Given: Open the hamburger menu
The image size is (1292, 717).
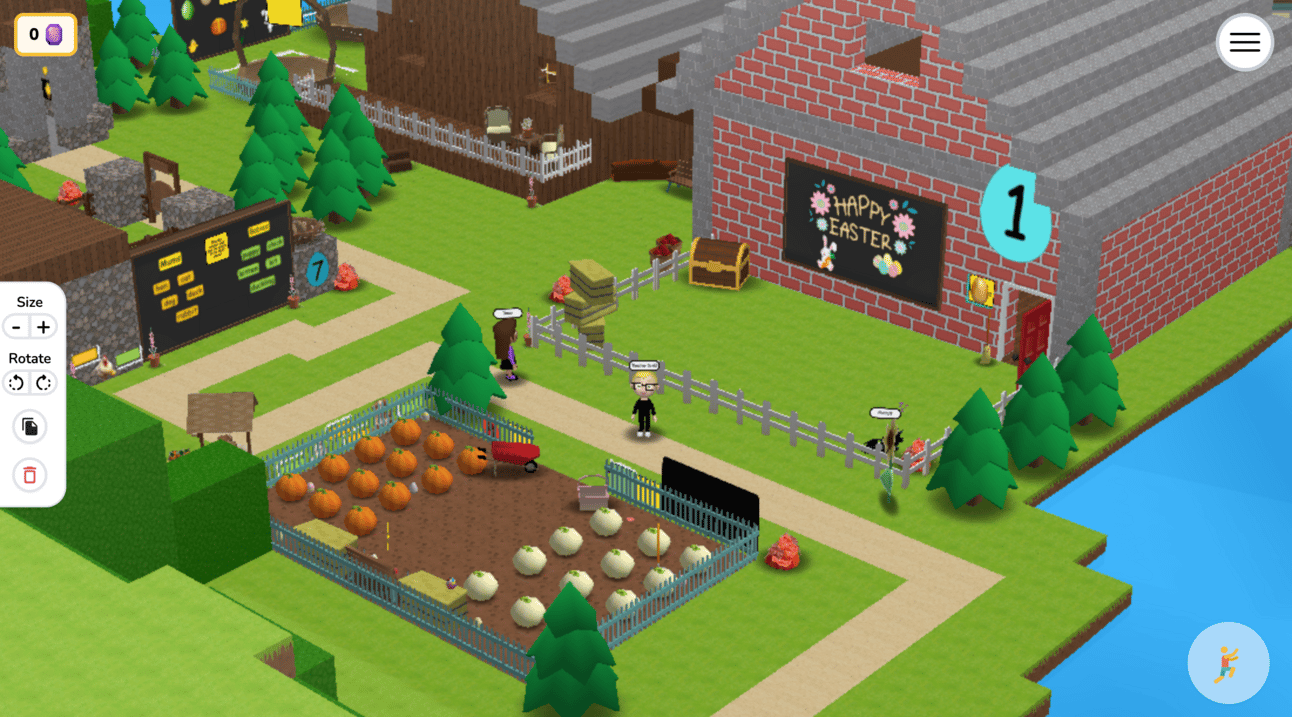Looking at the screenshot, I should click(x=1244, y=42).
